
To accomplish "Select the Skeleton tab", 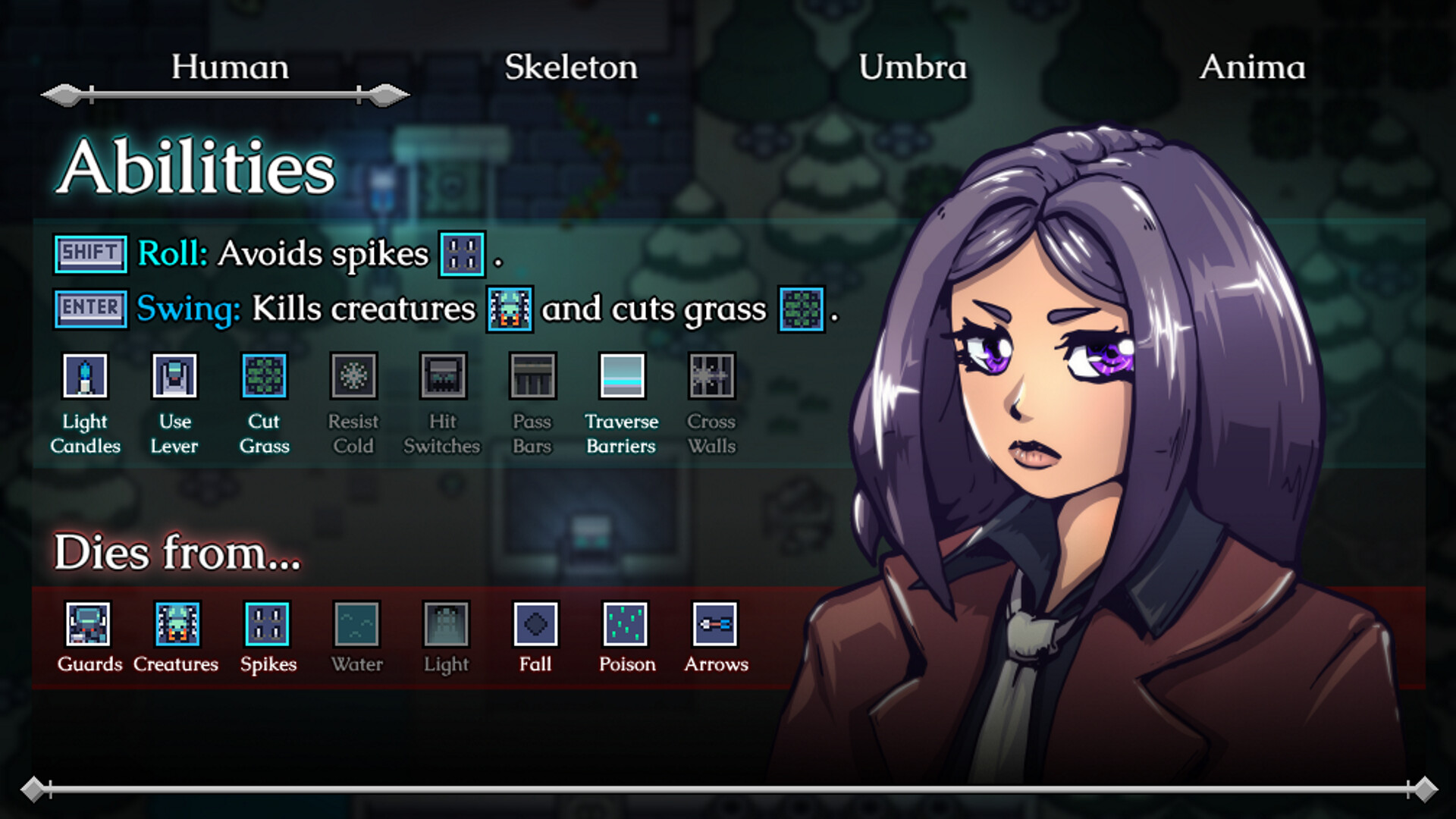I will [571, 67].
